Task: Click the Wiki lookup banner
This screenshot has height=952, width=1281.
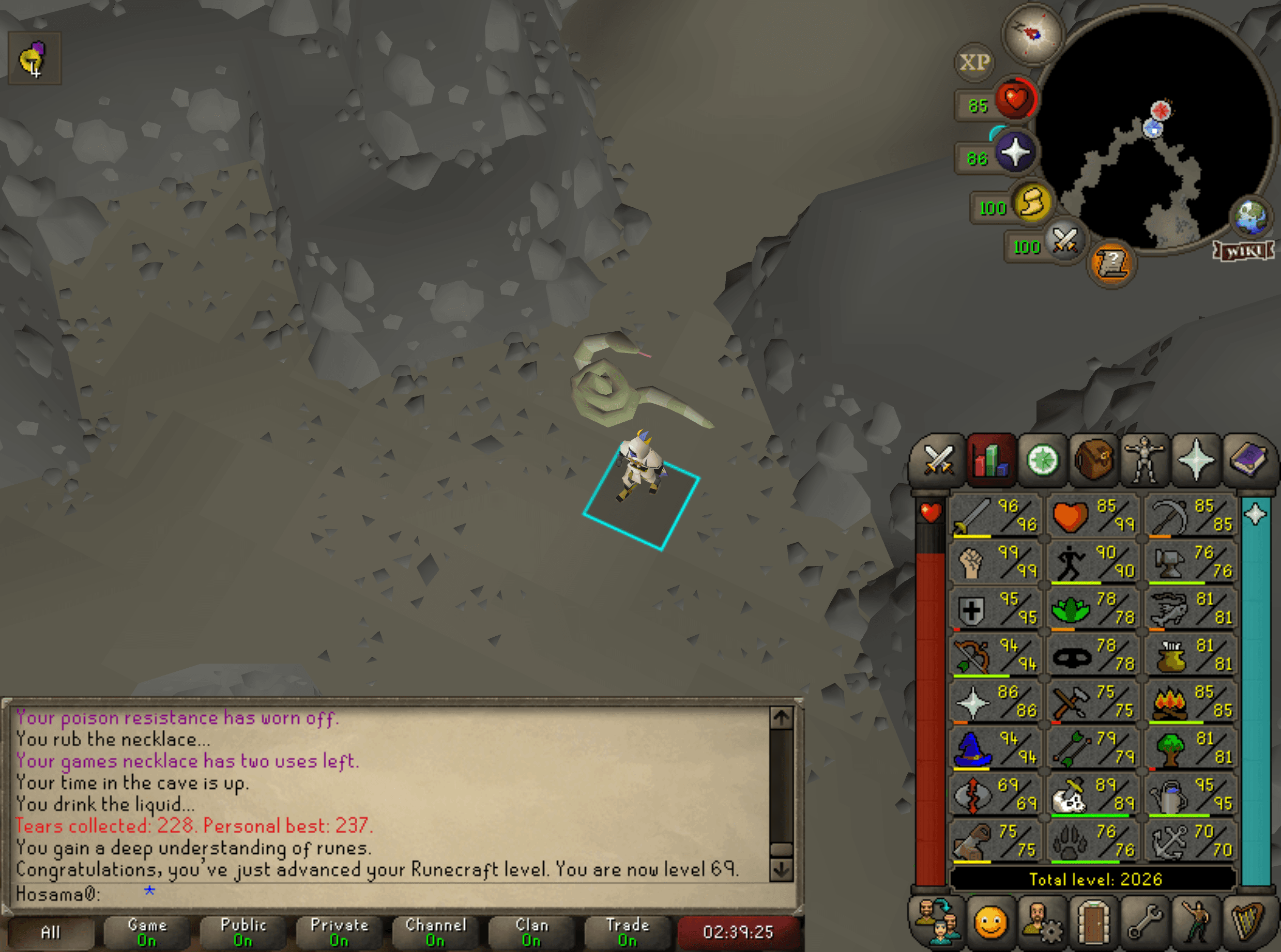Action: click(x=1243, y=251)
